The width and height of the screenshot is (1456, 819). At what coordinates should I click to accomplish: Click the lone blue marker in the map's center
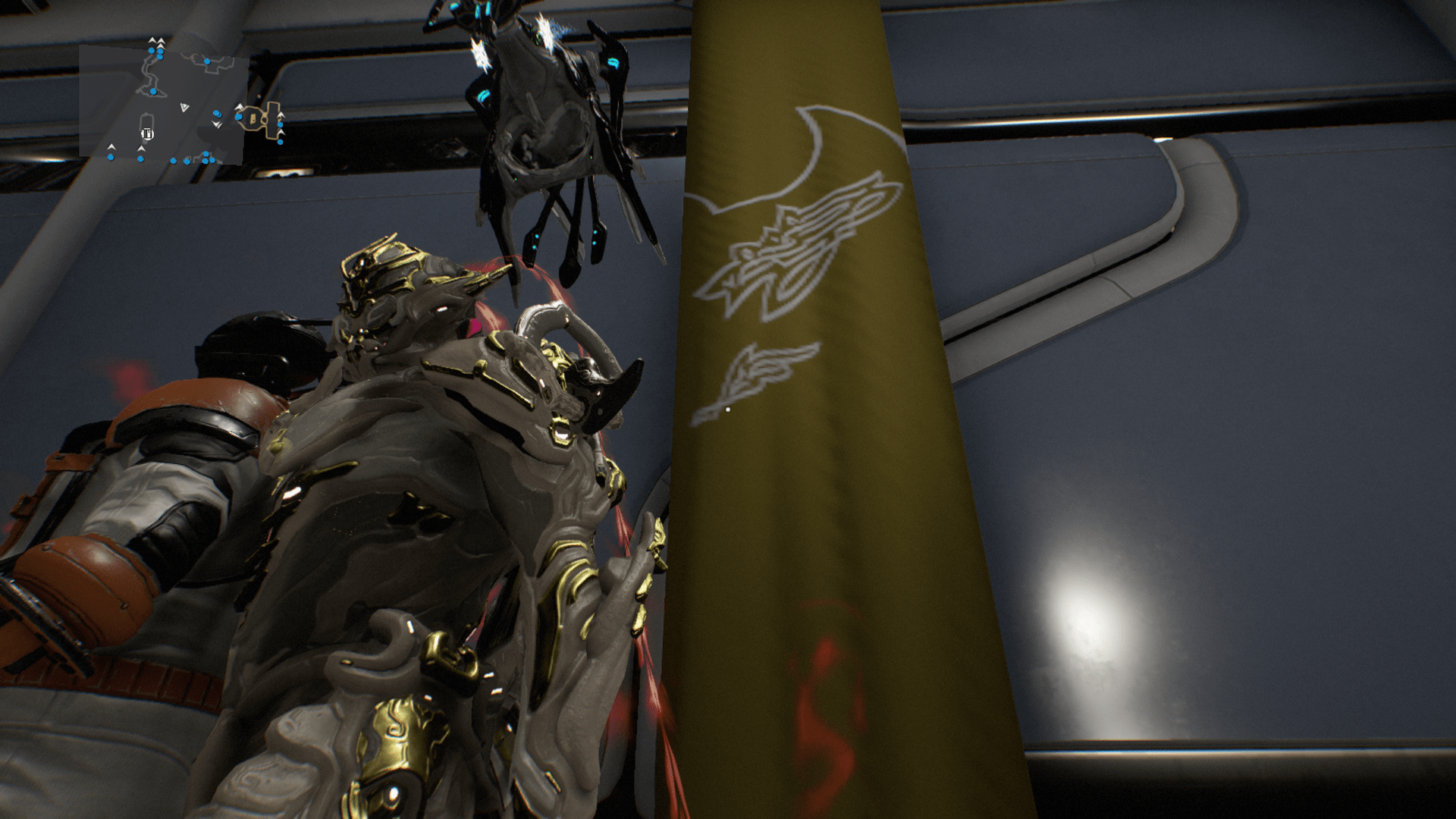(153, 91)
